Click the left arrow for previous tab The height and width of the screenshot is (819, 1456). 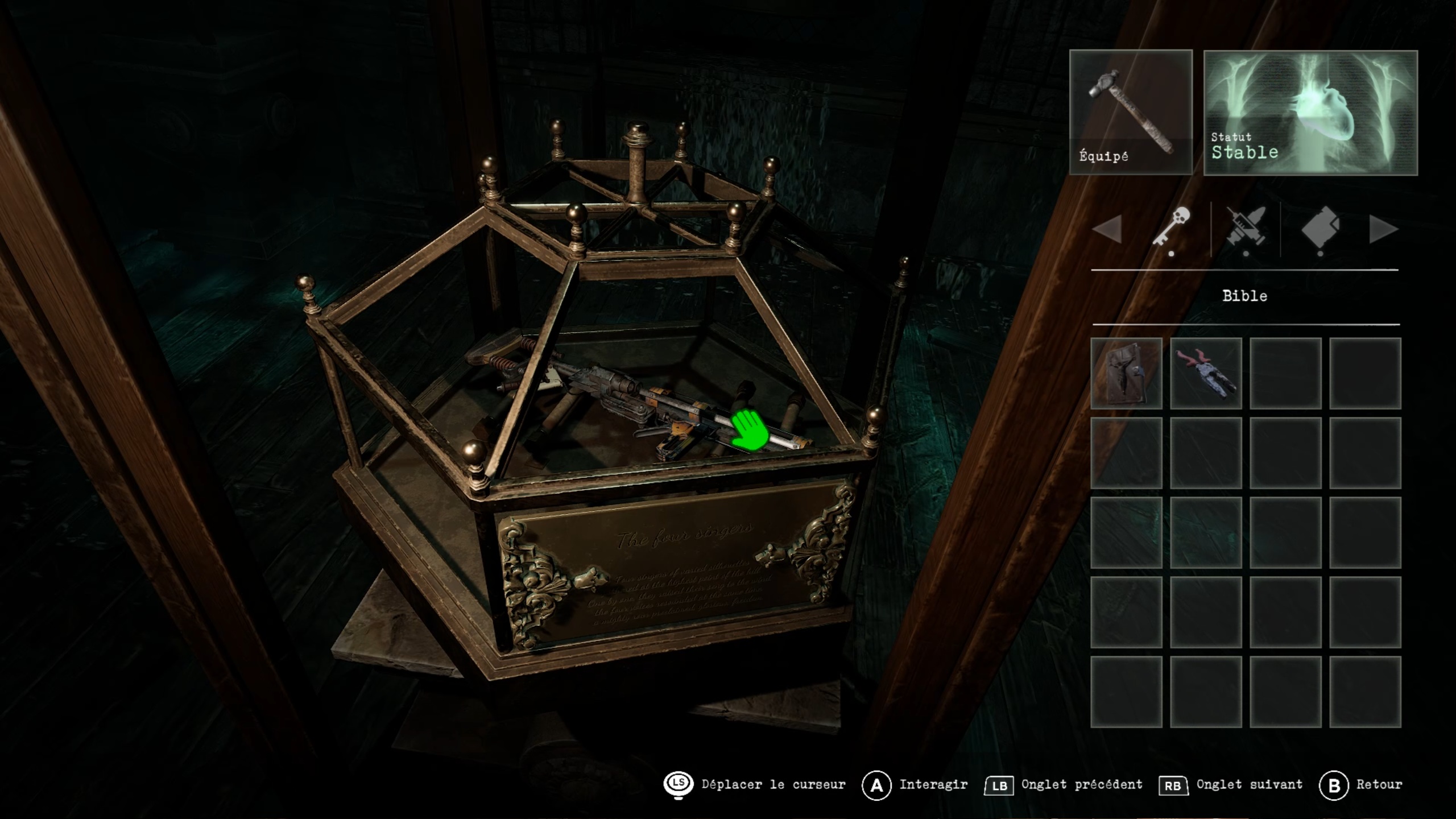[1107, 229]
